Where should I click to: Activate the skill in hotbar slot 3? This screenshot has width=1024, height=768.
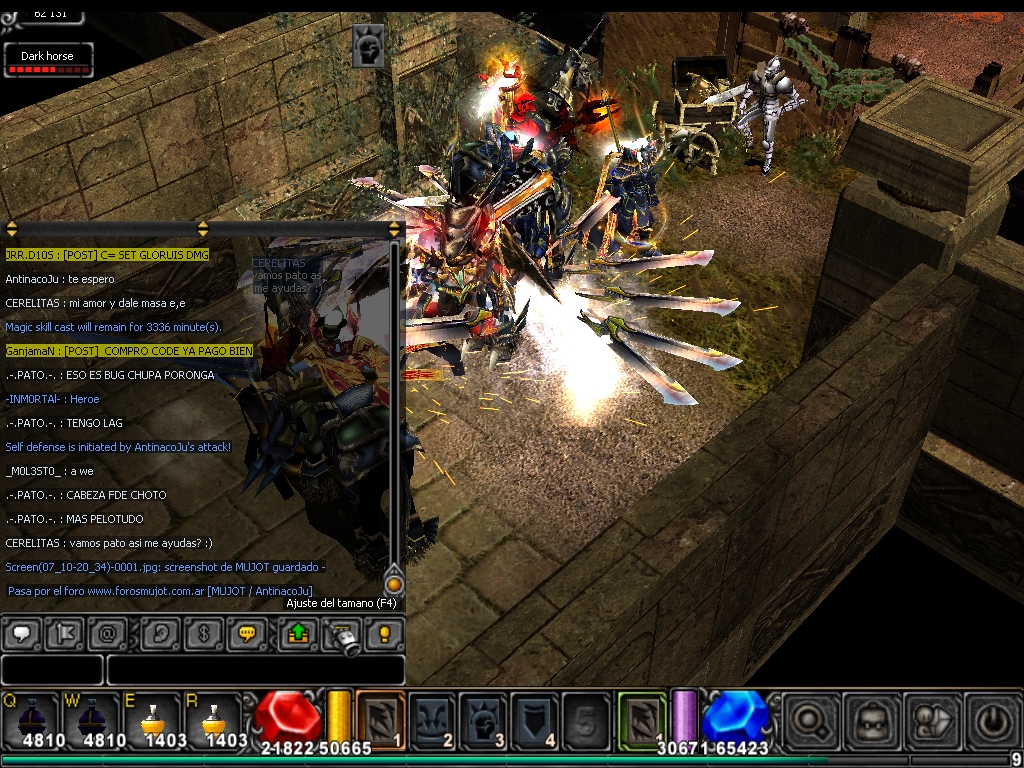484,717
